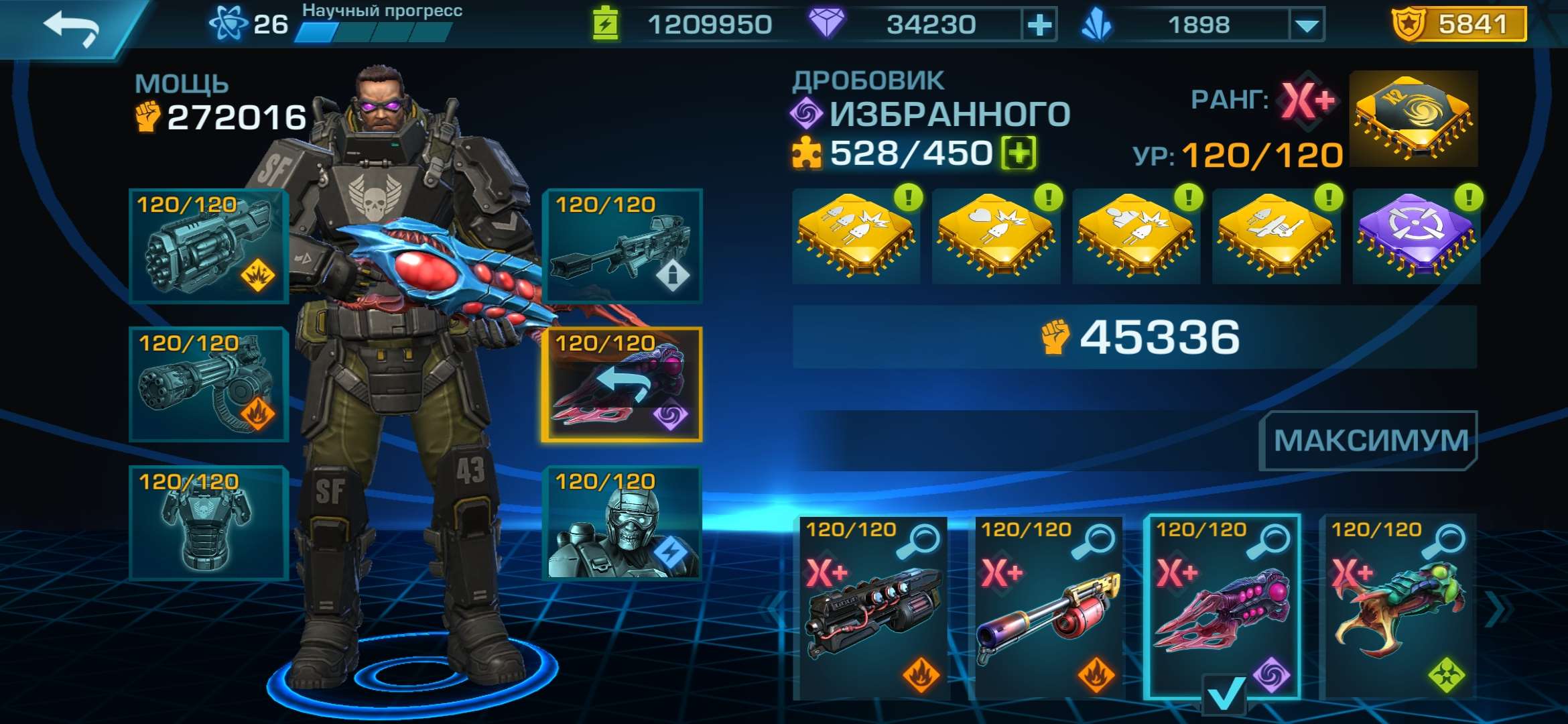Select the skull helmet equipment slot
Screen dimensions: 1568x724
pos(622,523)
